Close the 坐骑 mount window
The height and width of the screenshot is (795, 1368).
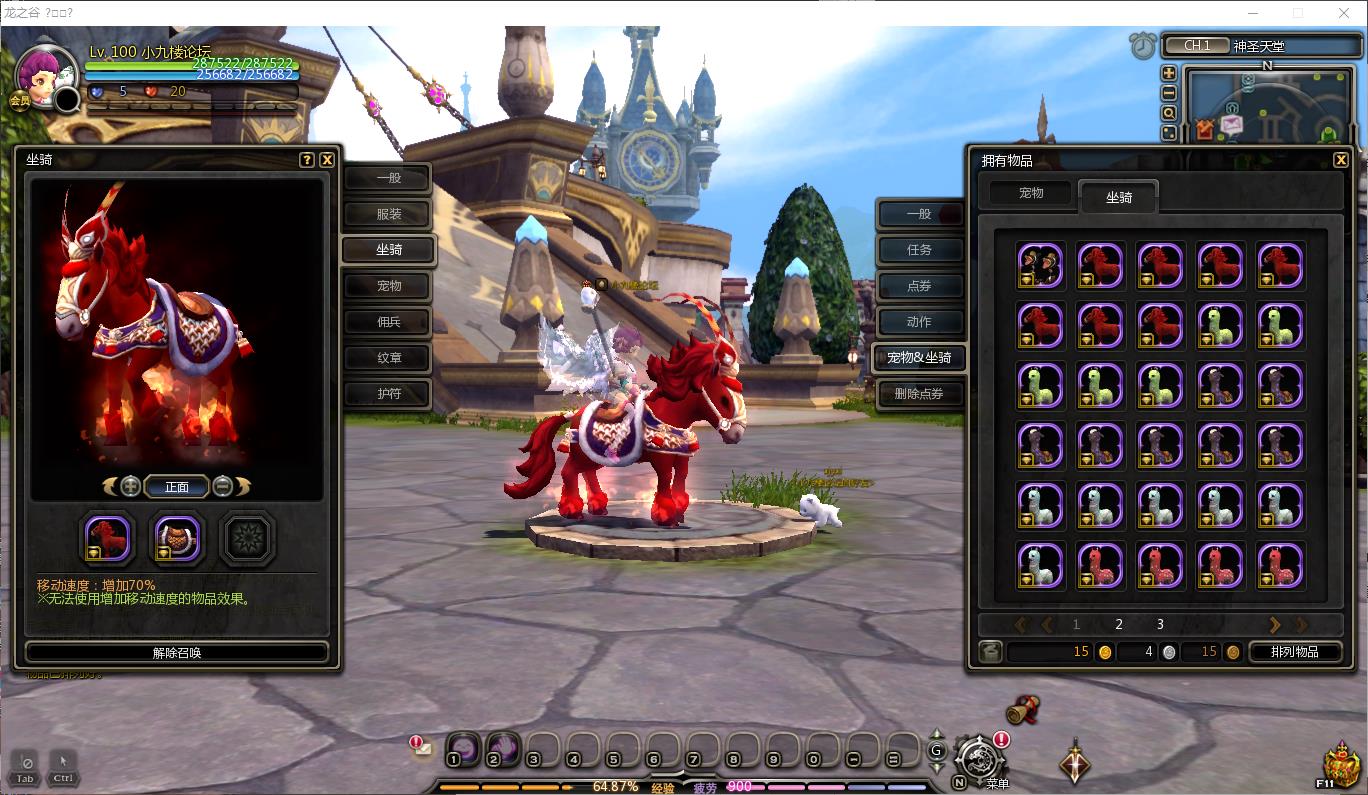pyautogui.click(x=327, y=160)
